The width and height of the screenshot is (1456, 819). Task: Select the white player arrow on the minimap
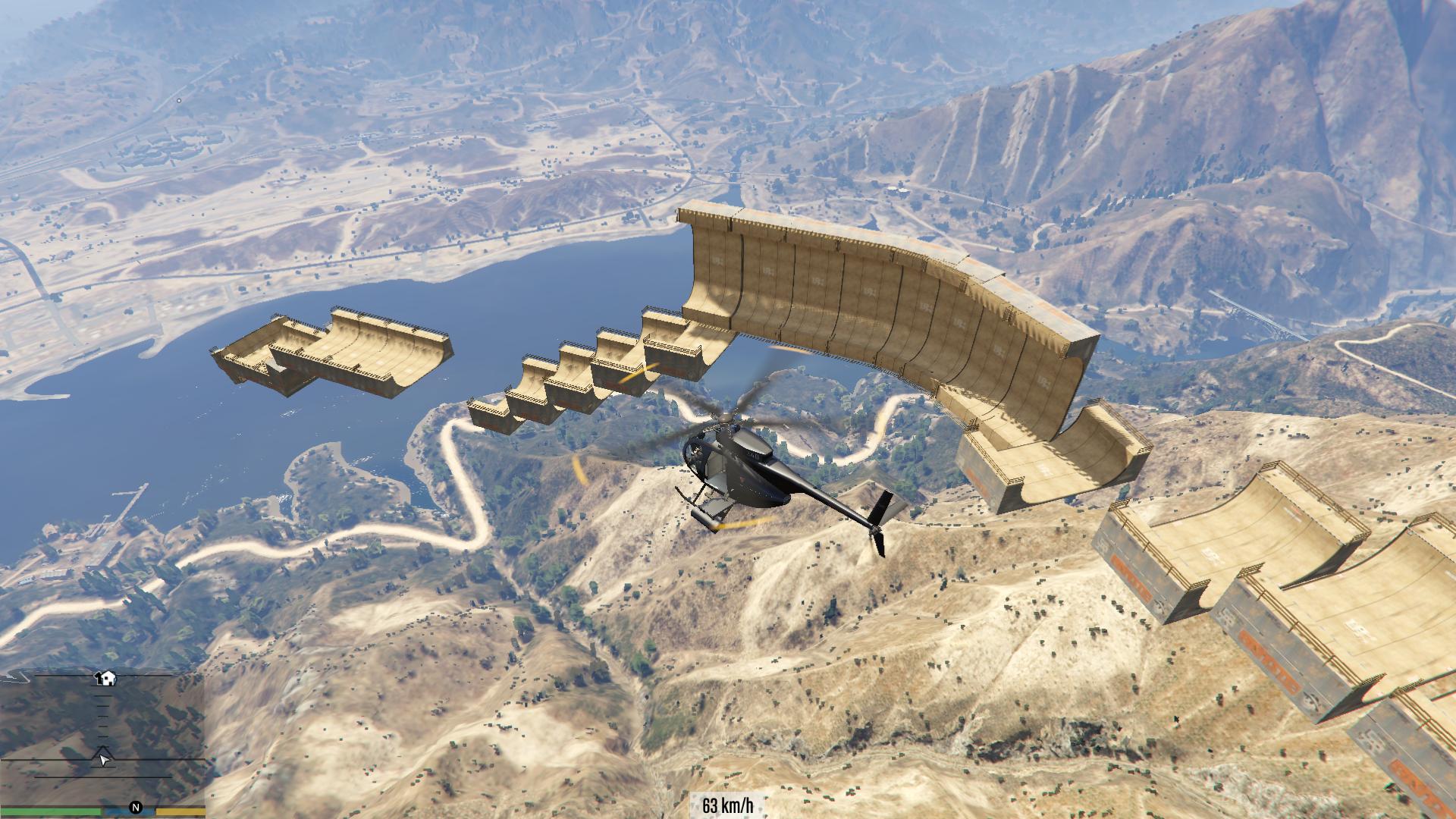(104, 758)
